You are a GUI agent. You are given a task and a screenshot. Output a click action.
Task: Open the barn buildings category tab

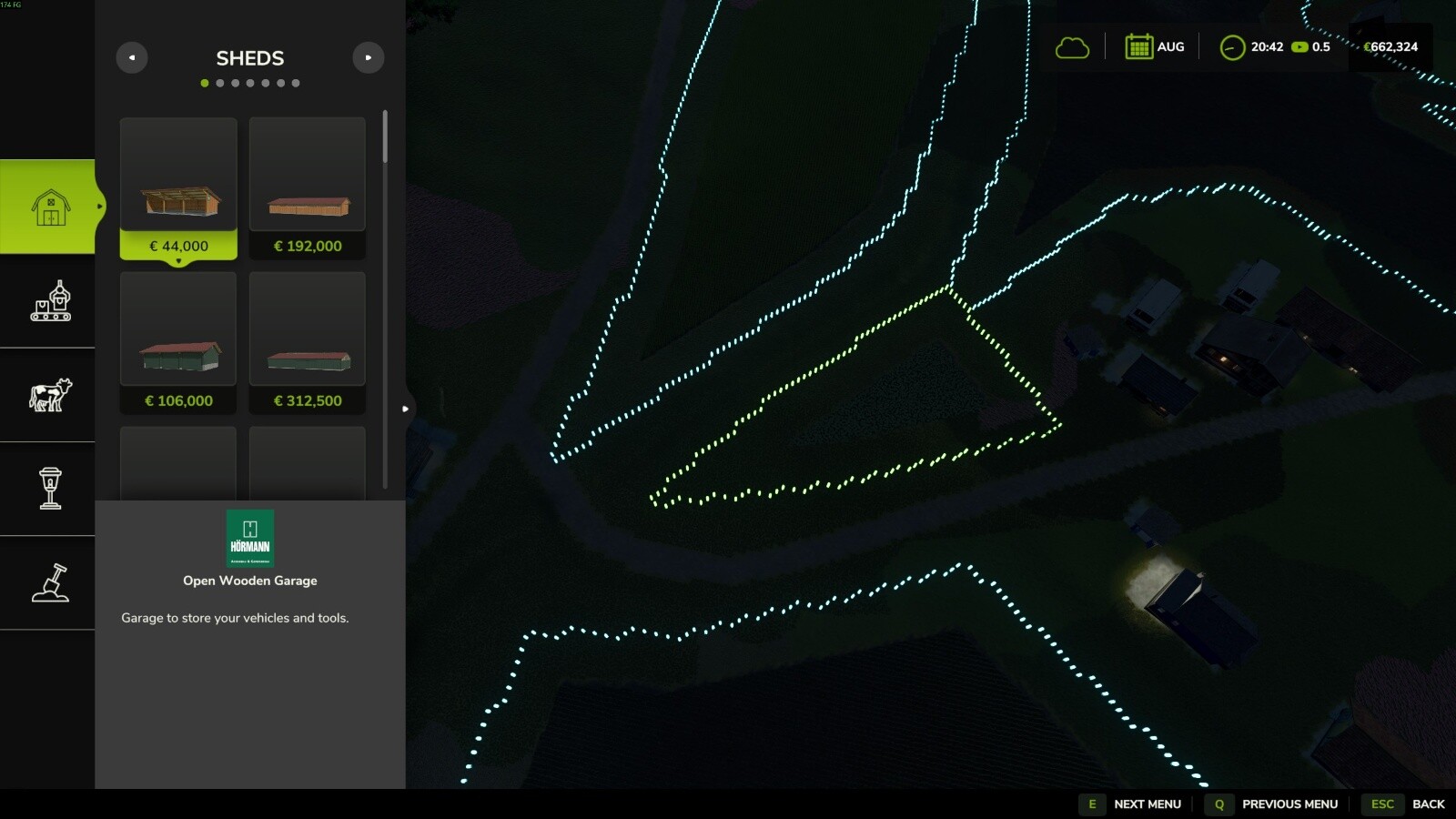(50, 207)
